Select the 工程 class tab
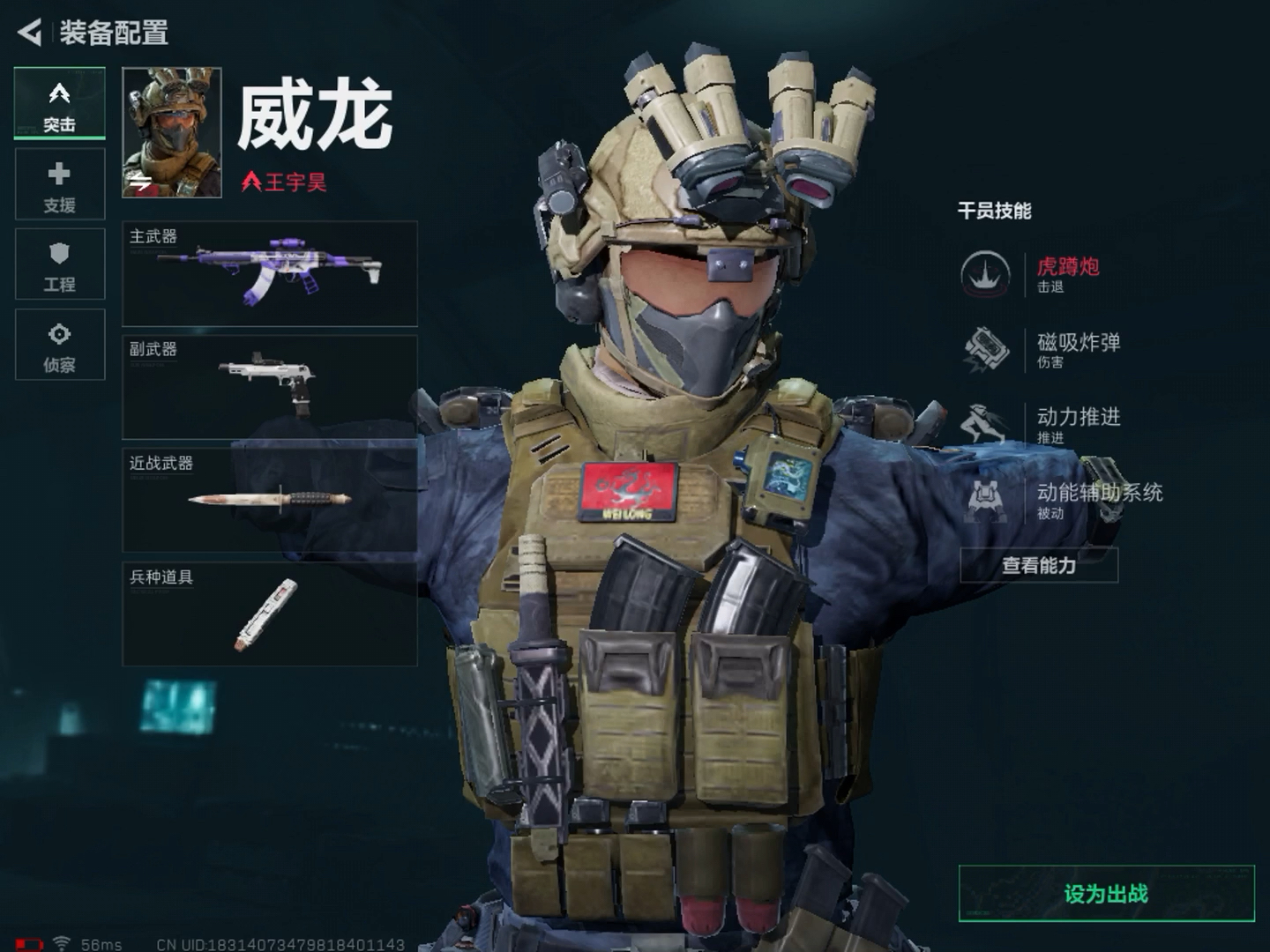Viewport: 1270px width, 952px height. pyautogui.click(x=59, y=264)
